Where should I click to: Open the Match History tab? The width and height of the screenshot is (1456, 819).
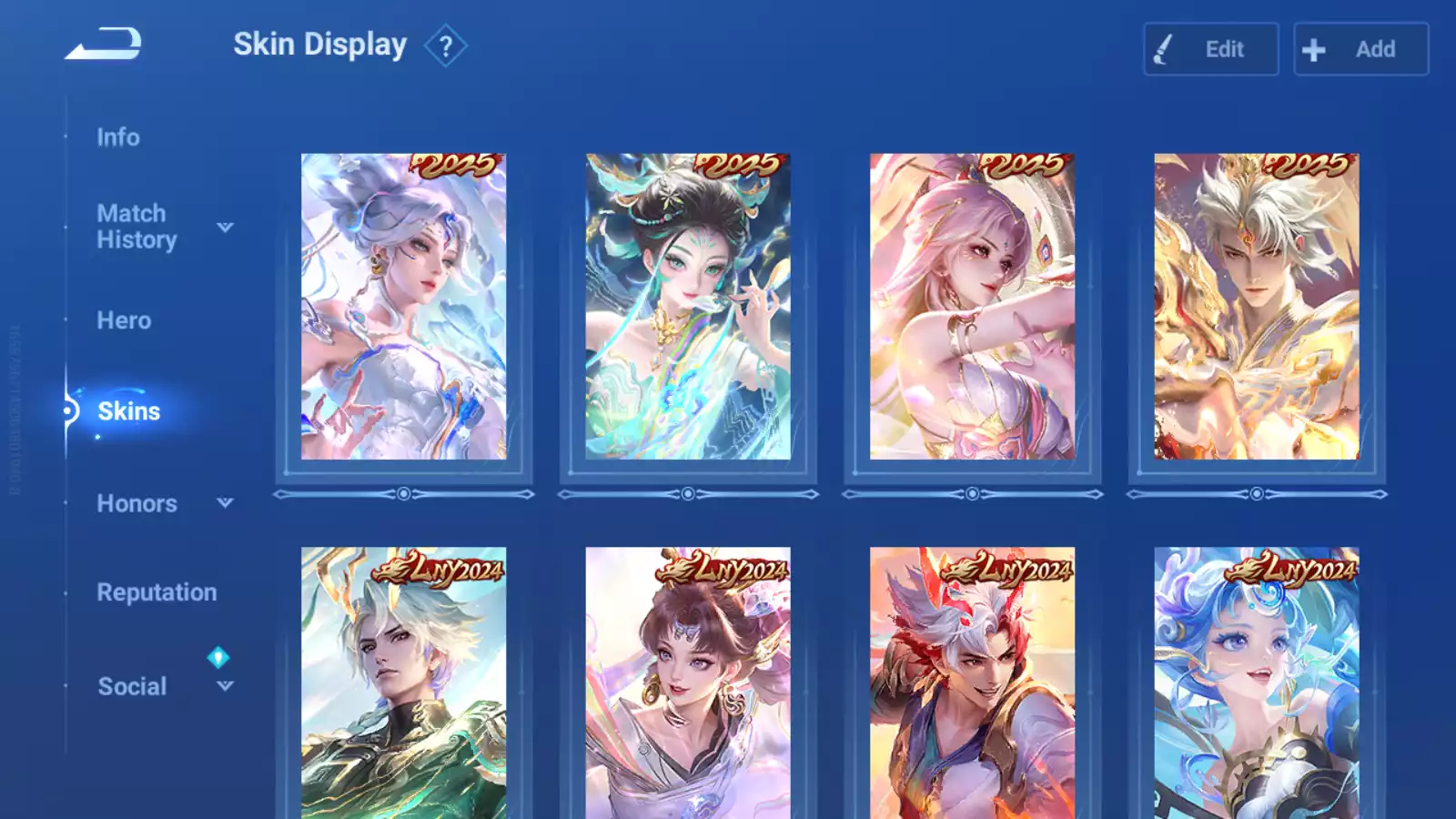(x=136, y=227)
